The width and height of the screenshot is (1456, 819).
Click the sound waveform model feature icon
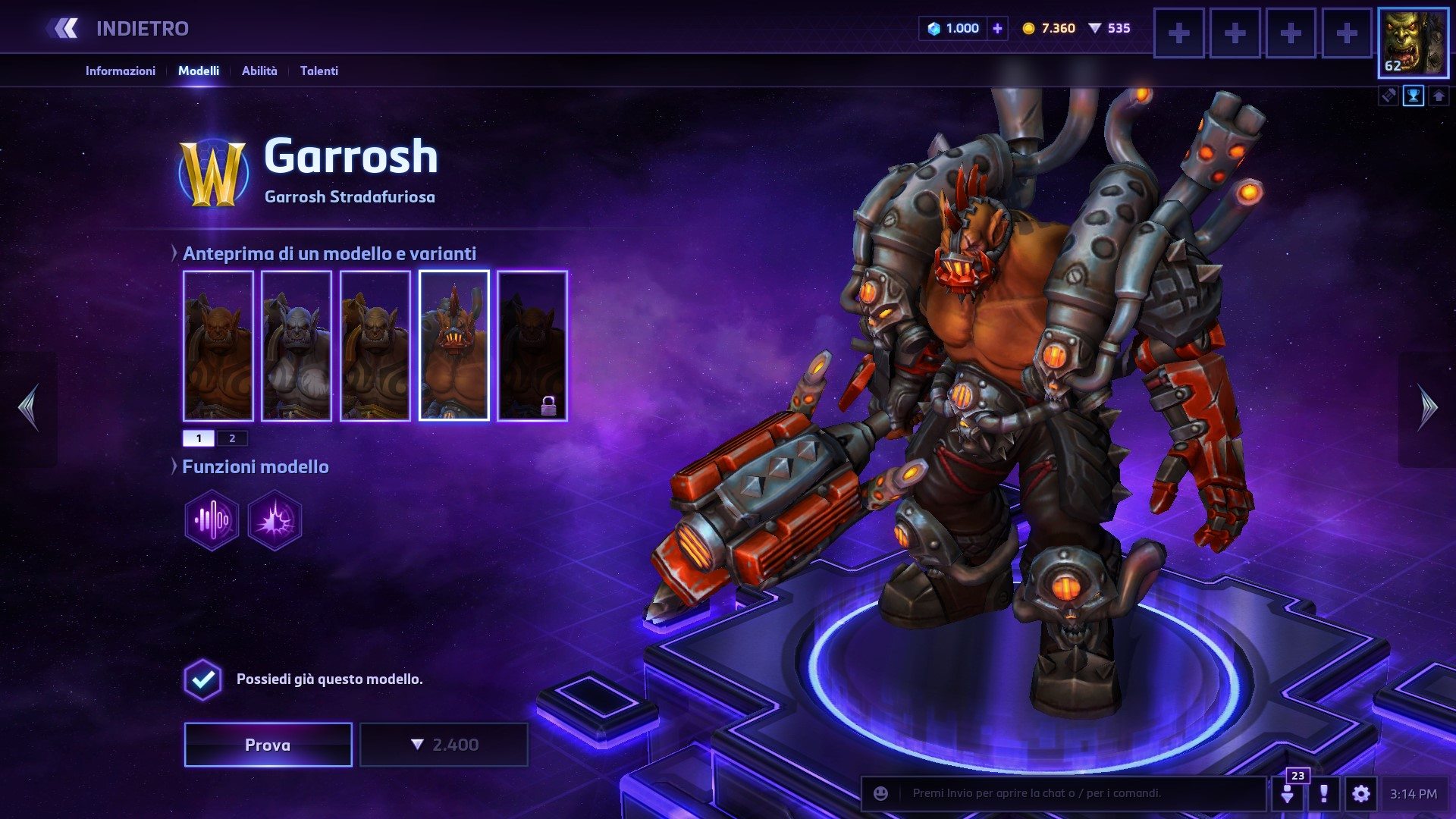[x=212, y=520]
